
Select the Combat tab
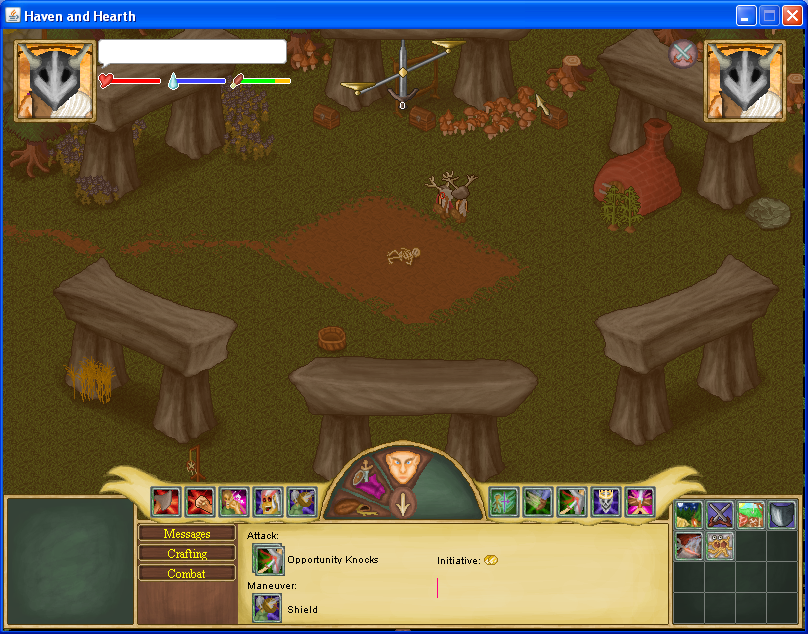(187, 574)
